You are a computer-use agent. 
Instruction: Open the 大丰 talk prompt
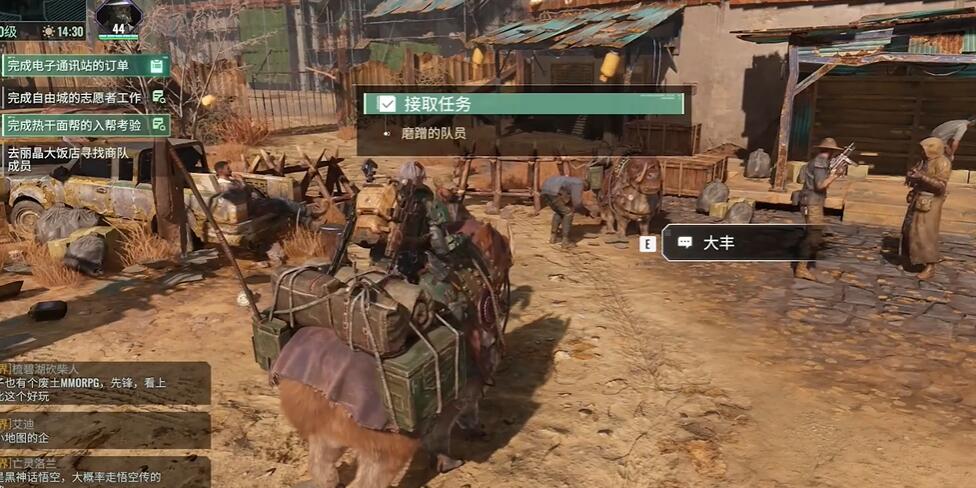click(735, 243)
